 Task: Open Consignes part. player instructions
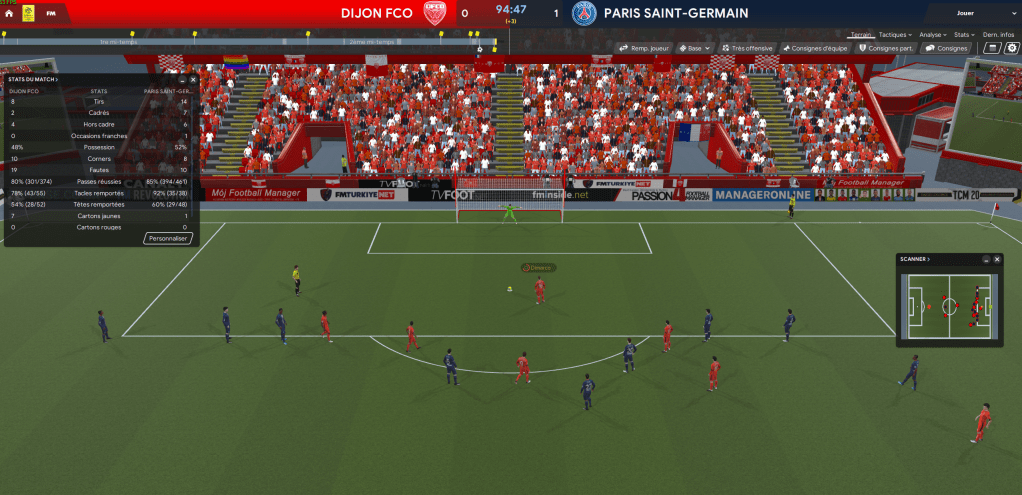886,47
